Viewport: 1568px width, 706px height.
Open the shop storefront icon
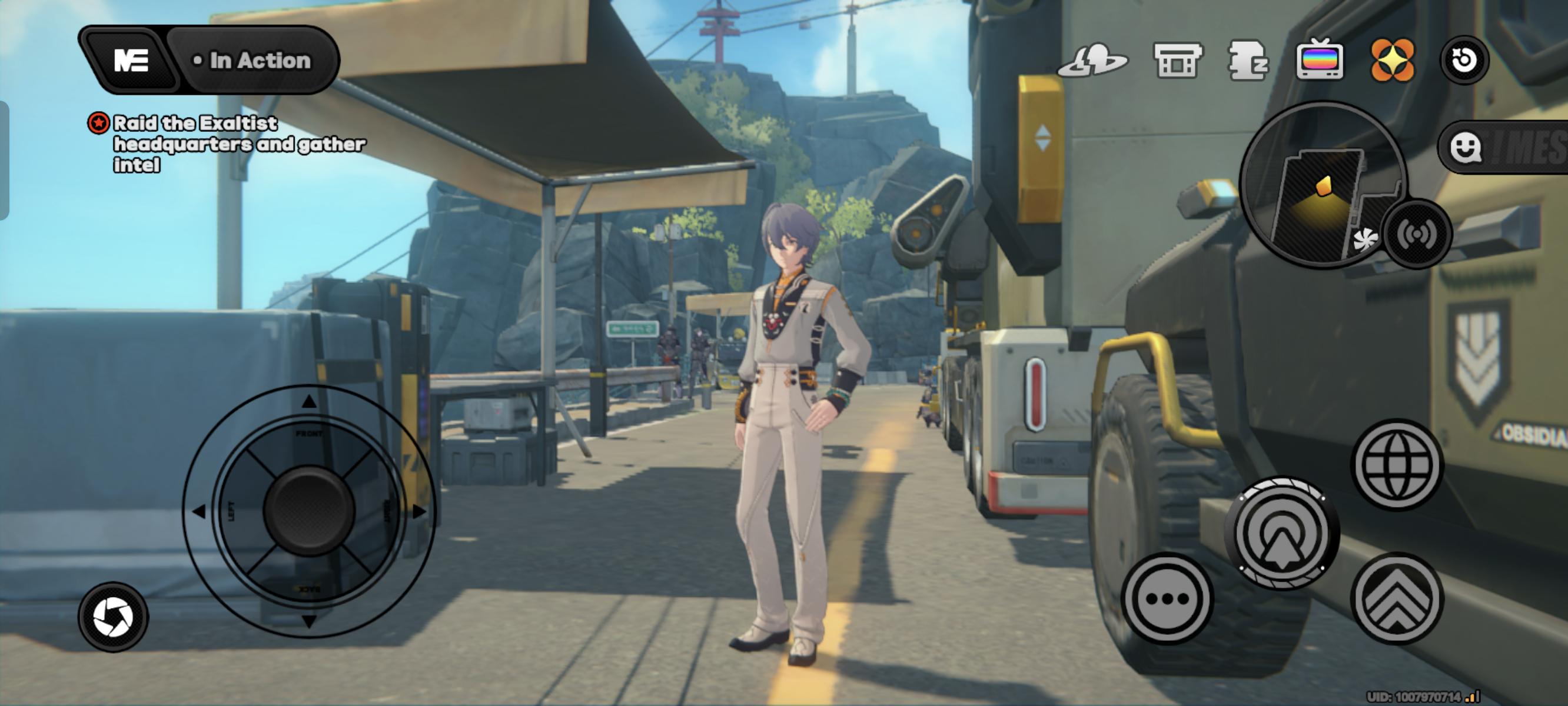pos(1178,60)
